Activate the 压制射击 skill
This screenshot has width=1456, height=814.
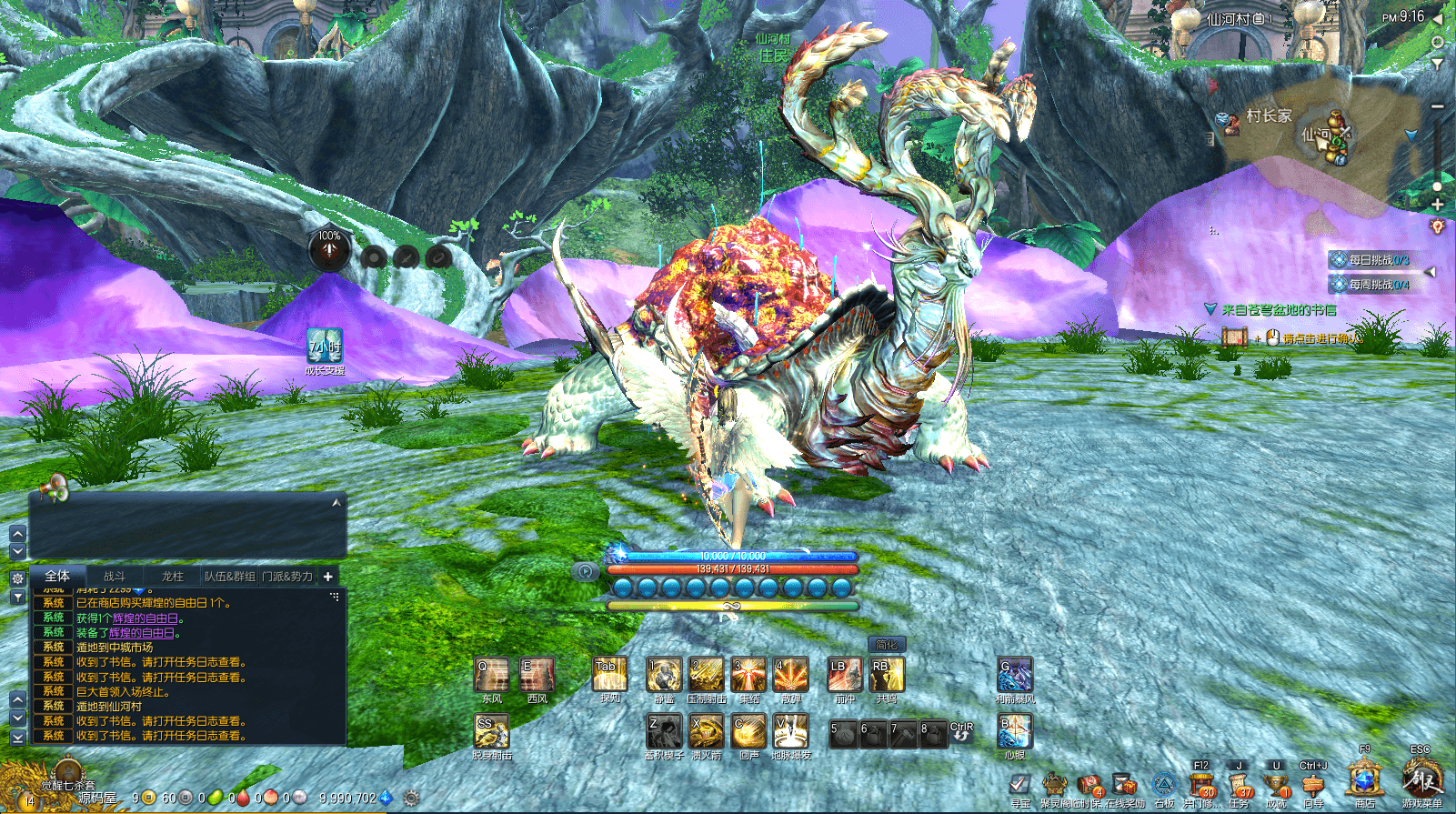coord(706,676)
